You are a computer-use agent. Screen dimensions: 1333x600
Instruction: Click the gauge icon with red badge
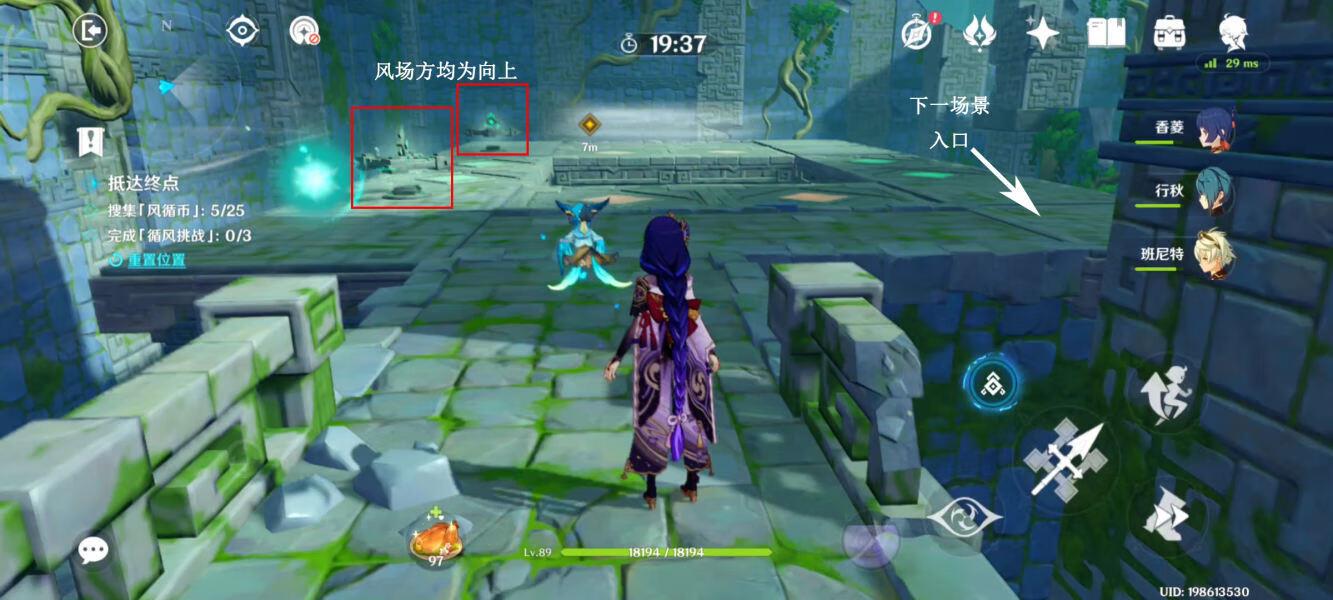click(x=304, y=31)
